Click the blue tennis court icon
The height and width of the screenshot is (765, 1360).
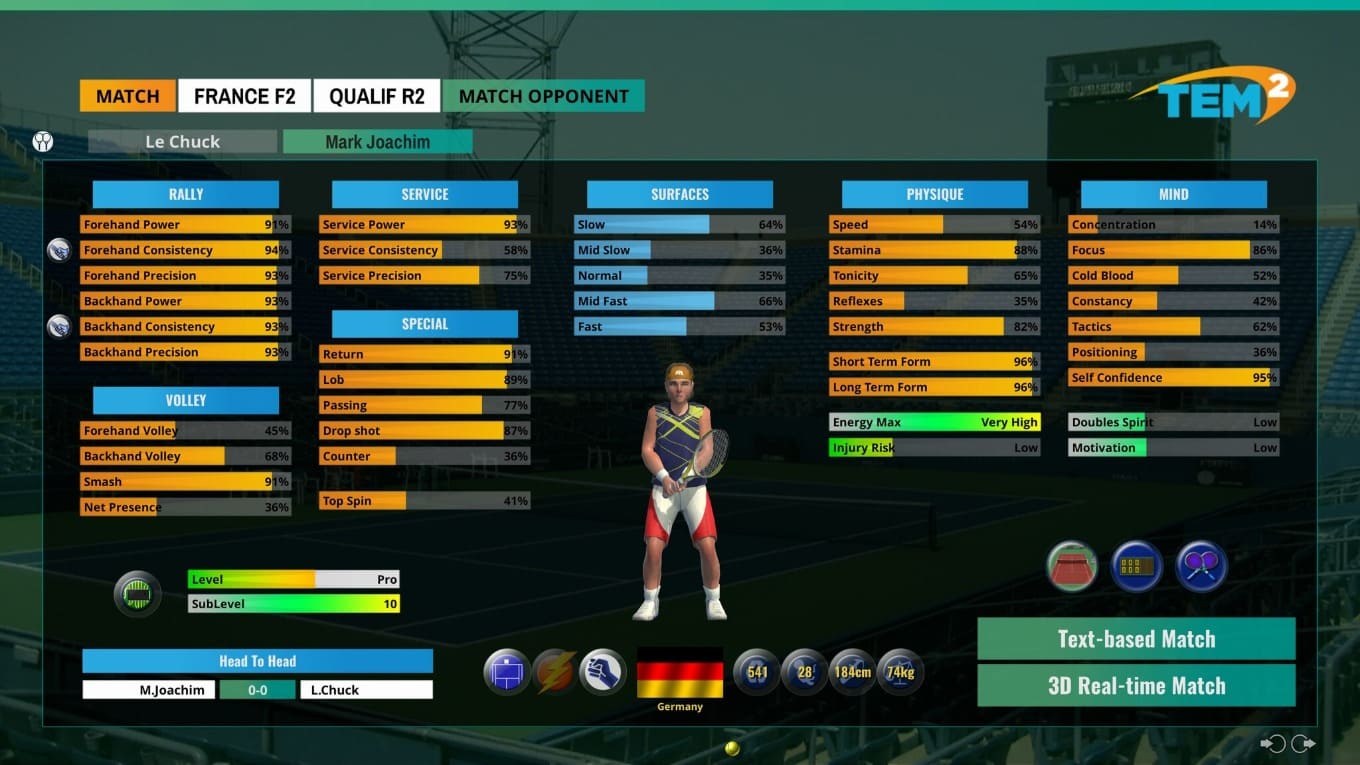[507, 671]
